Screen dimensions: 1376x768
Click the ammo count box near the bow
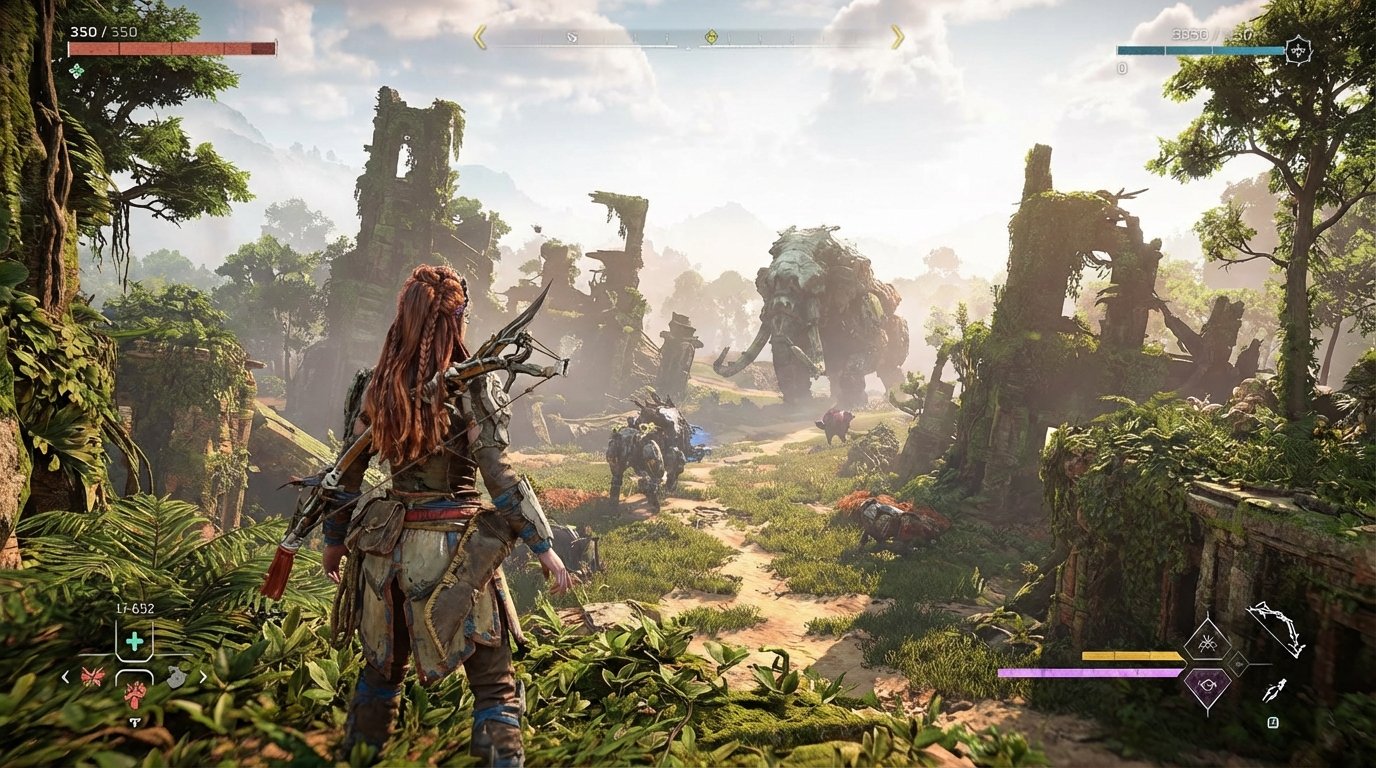click(x=1273, y=722)
